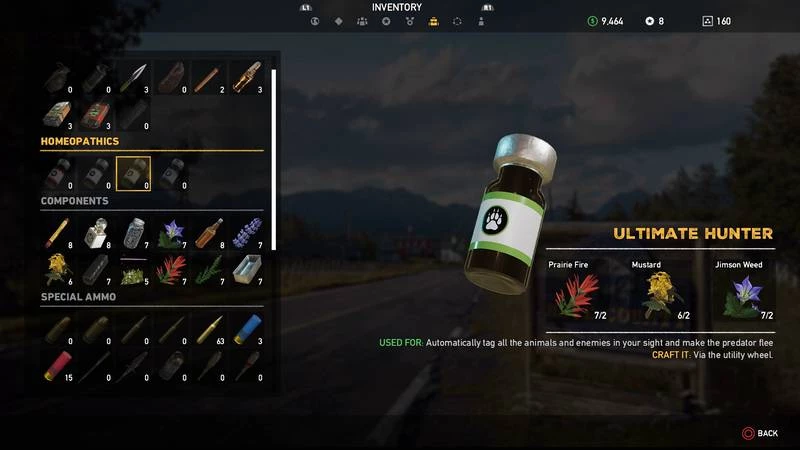Go back using the Back button
This screenshot has width=800, height=450.
pos(759,433)
